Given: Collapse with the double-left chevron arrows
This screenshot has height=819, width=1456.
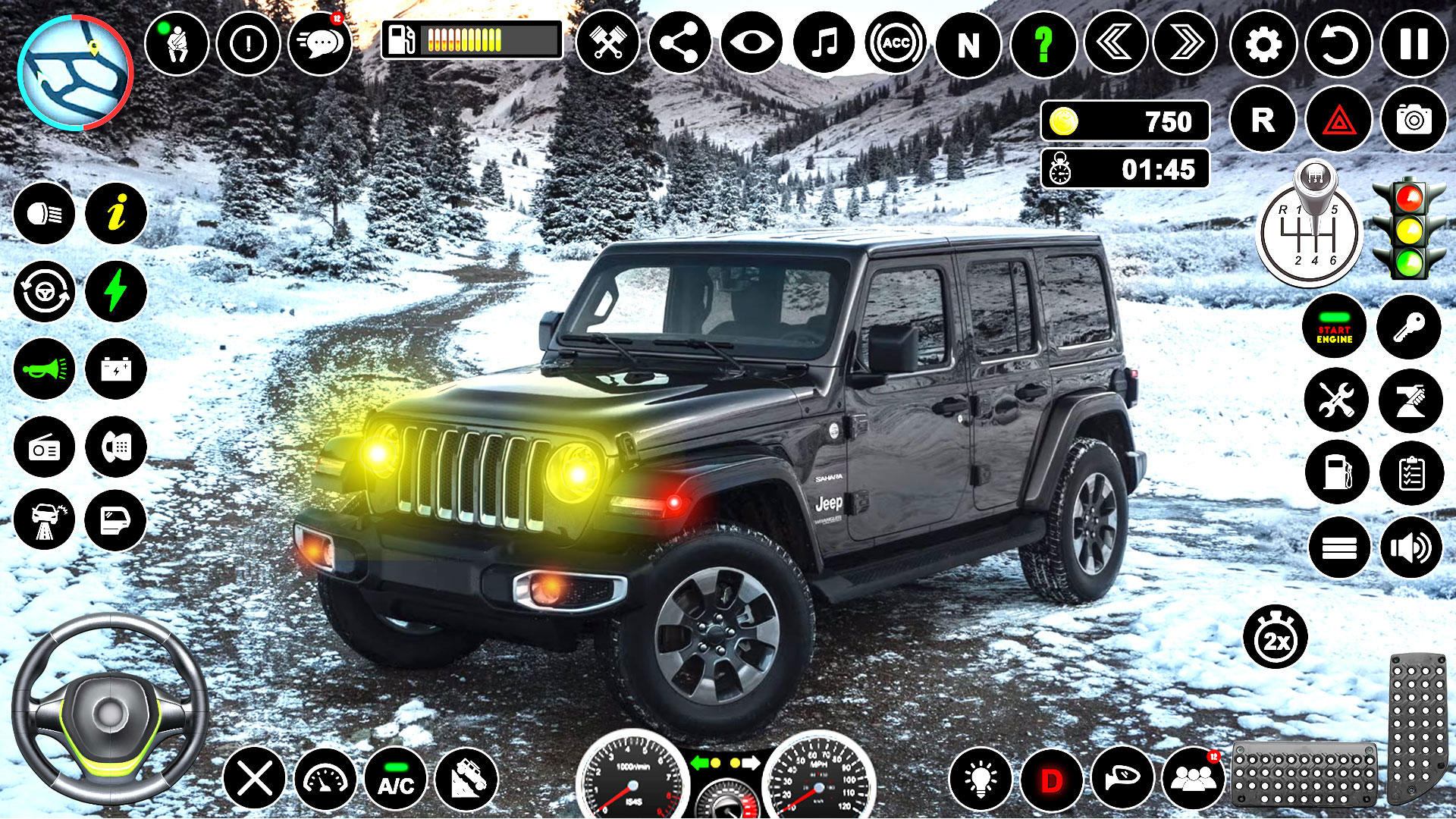Looking at the screenshot, I should coord(1115,42).
